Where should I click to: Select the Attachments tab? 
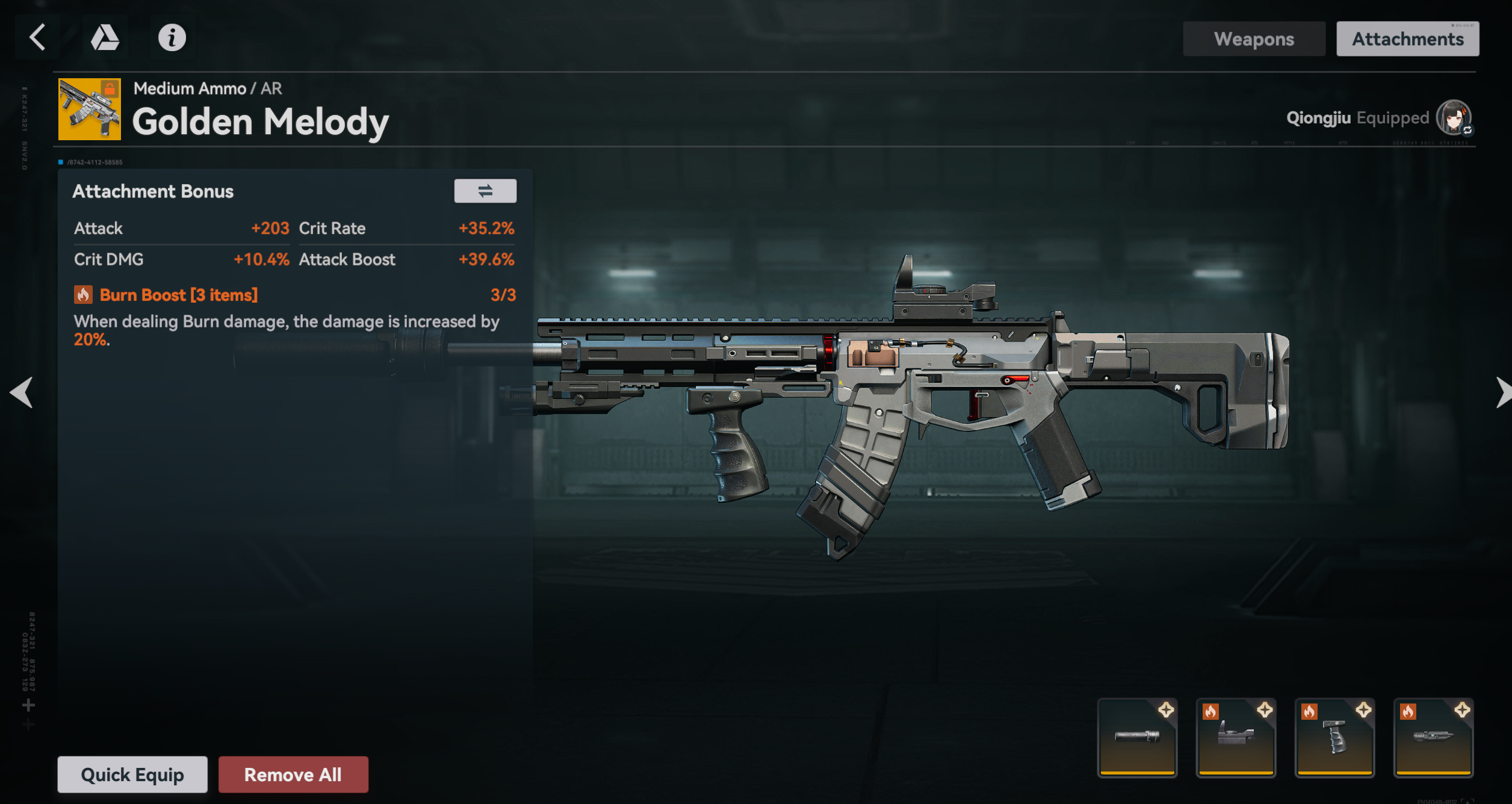click(x=1407, y=39)
